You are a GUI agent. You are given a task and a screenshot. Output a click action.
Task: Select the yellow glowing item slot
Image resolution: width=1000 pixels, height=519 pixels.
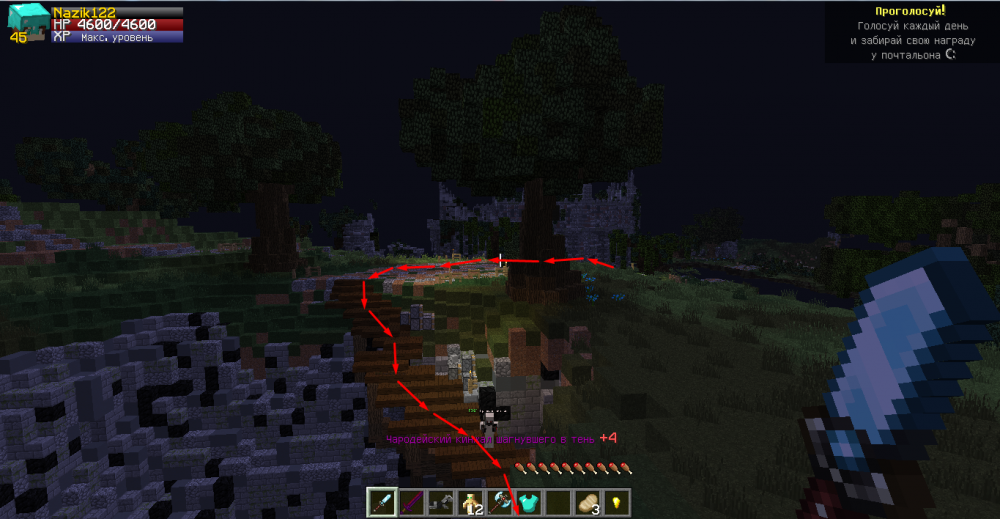(616, 501)
